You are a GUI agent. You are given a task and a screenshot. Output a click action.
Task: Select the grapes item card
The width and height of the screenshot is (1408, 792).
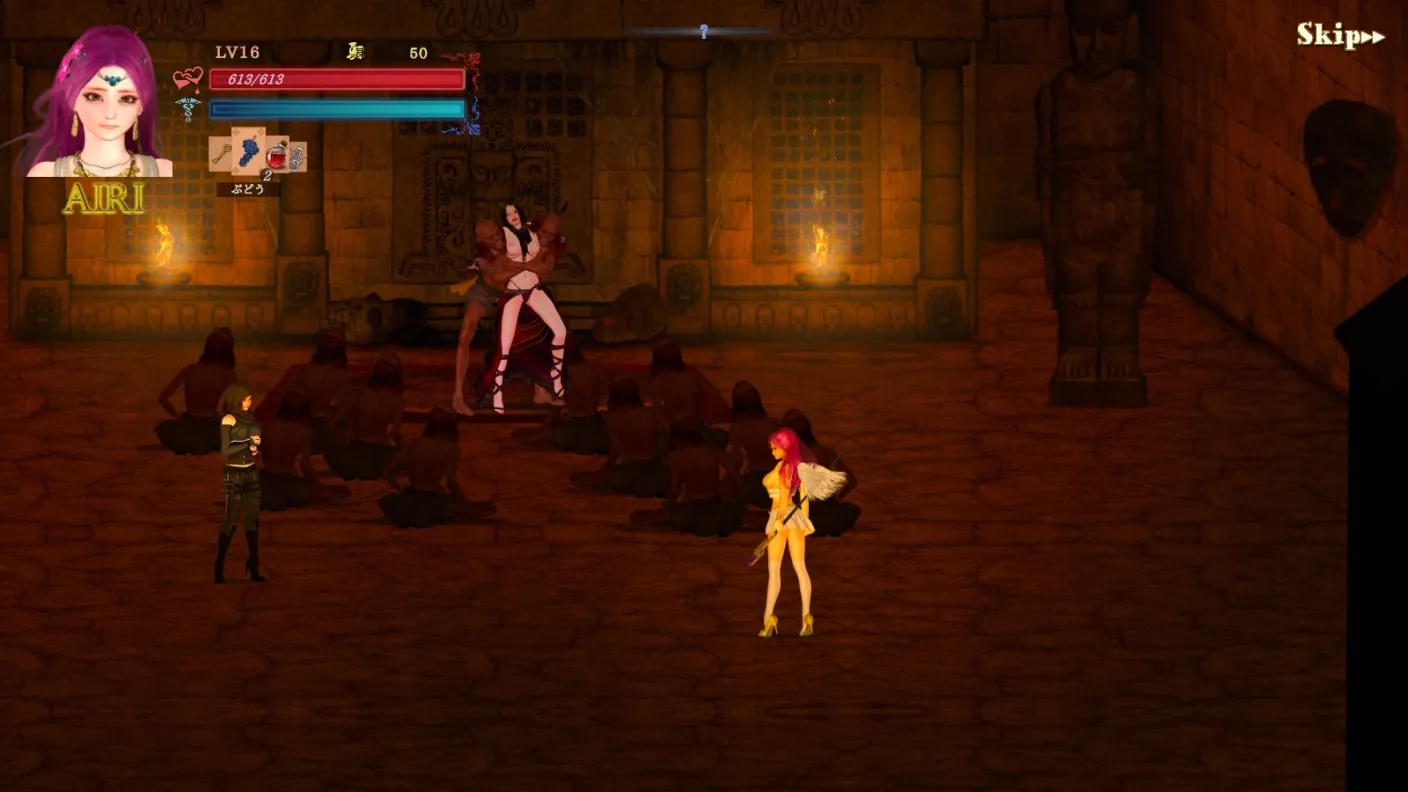tap(248, 152)
